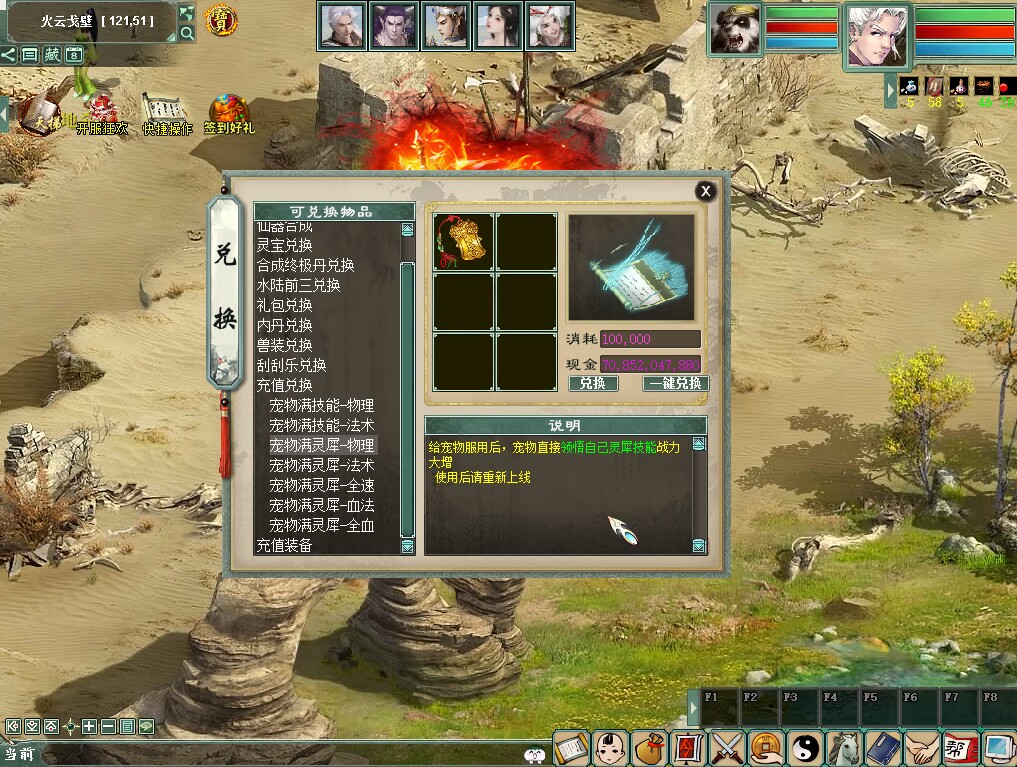The image size is (1017, 767).
Task: Open the white horse mount icon
Action: point(846,747)
